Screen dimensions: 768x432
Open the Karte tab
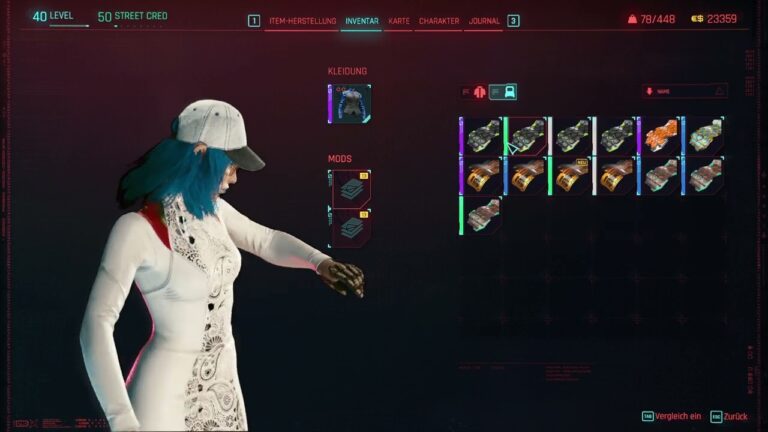click(398, 20)
